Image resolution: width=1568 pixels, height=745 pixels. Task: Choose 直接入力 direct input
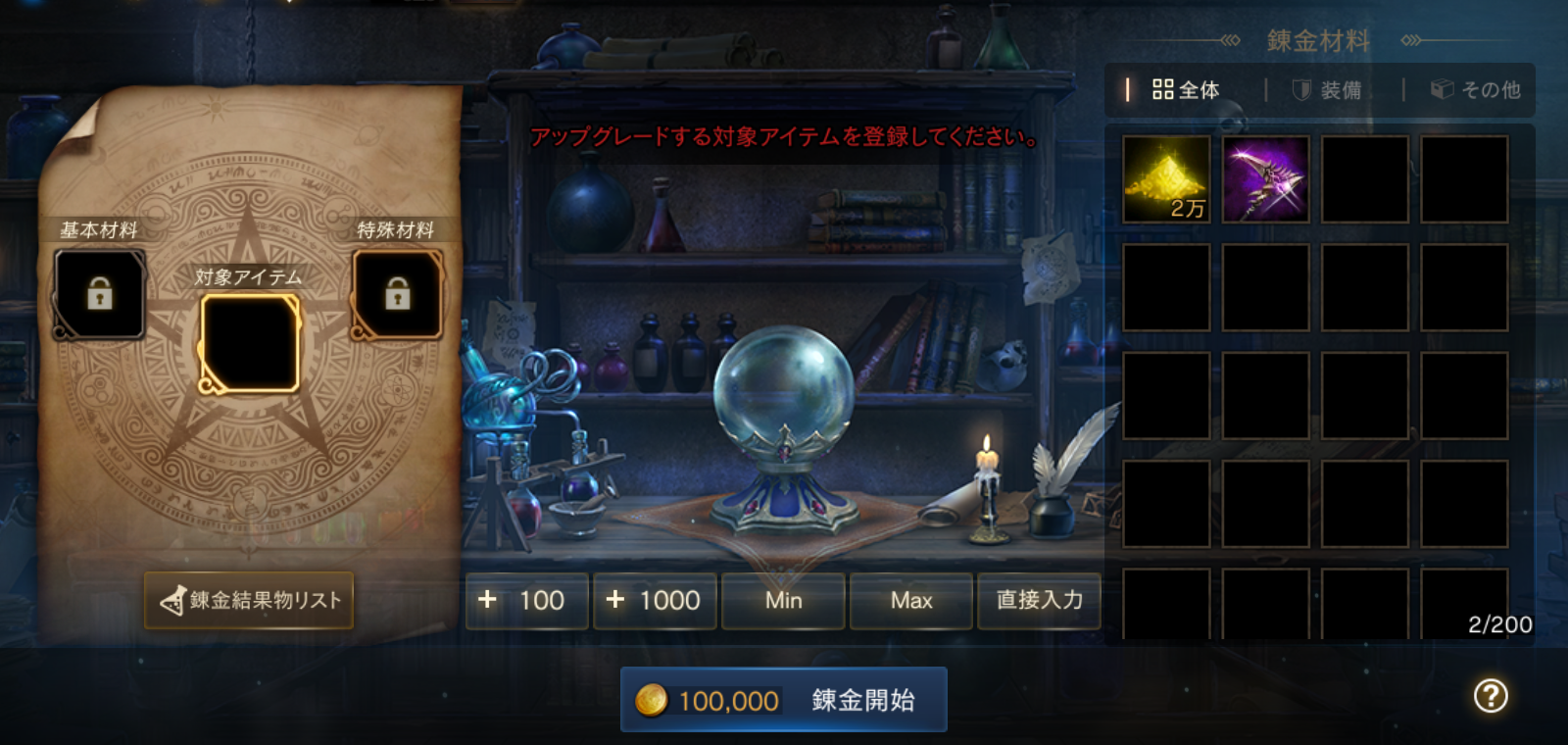tap(1039, 600)
